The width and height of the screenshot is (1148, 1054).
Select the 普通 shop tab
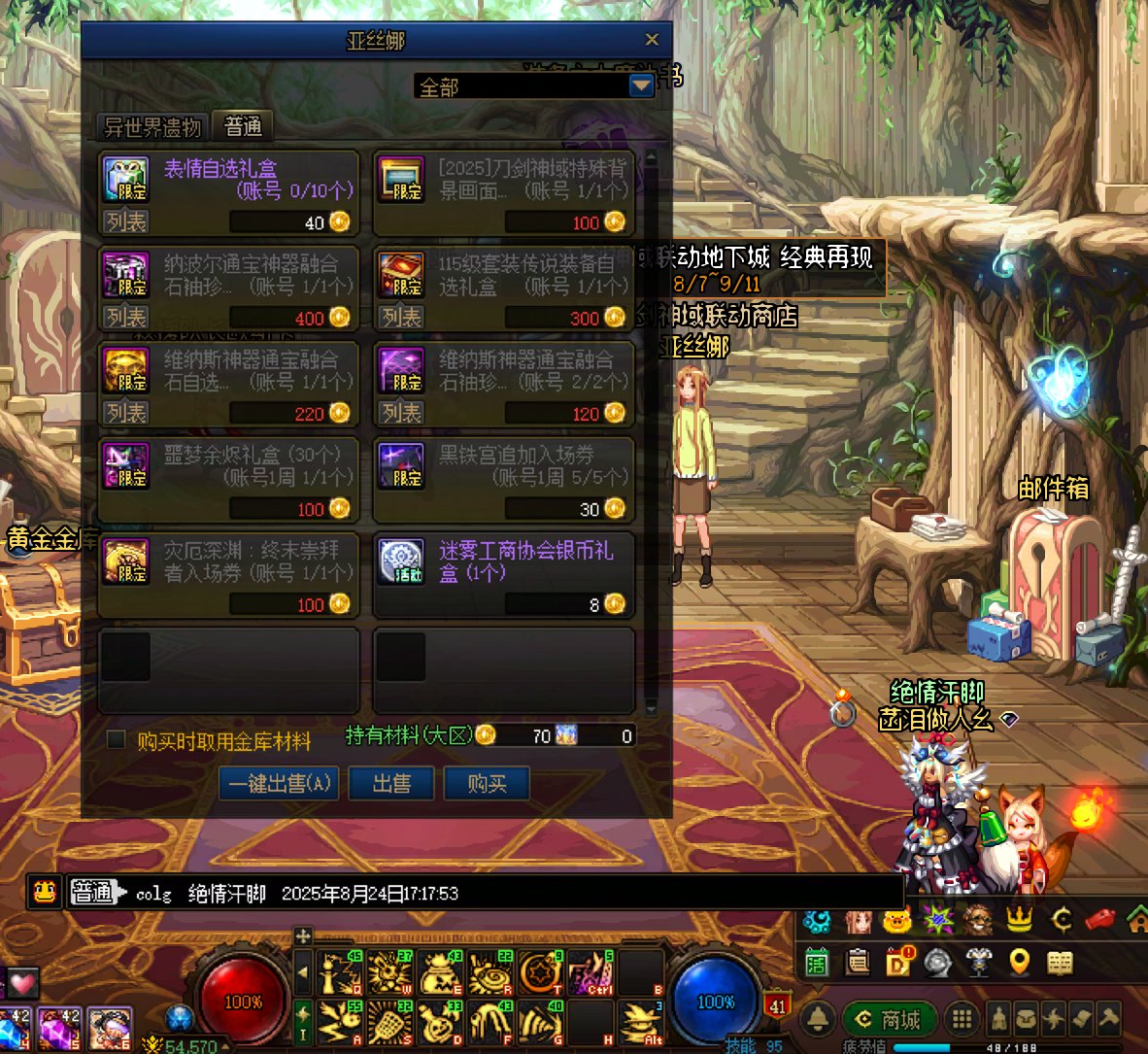tap(243, 126)
